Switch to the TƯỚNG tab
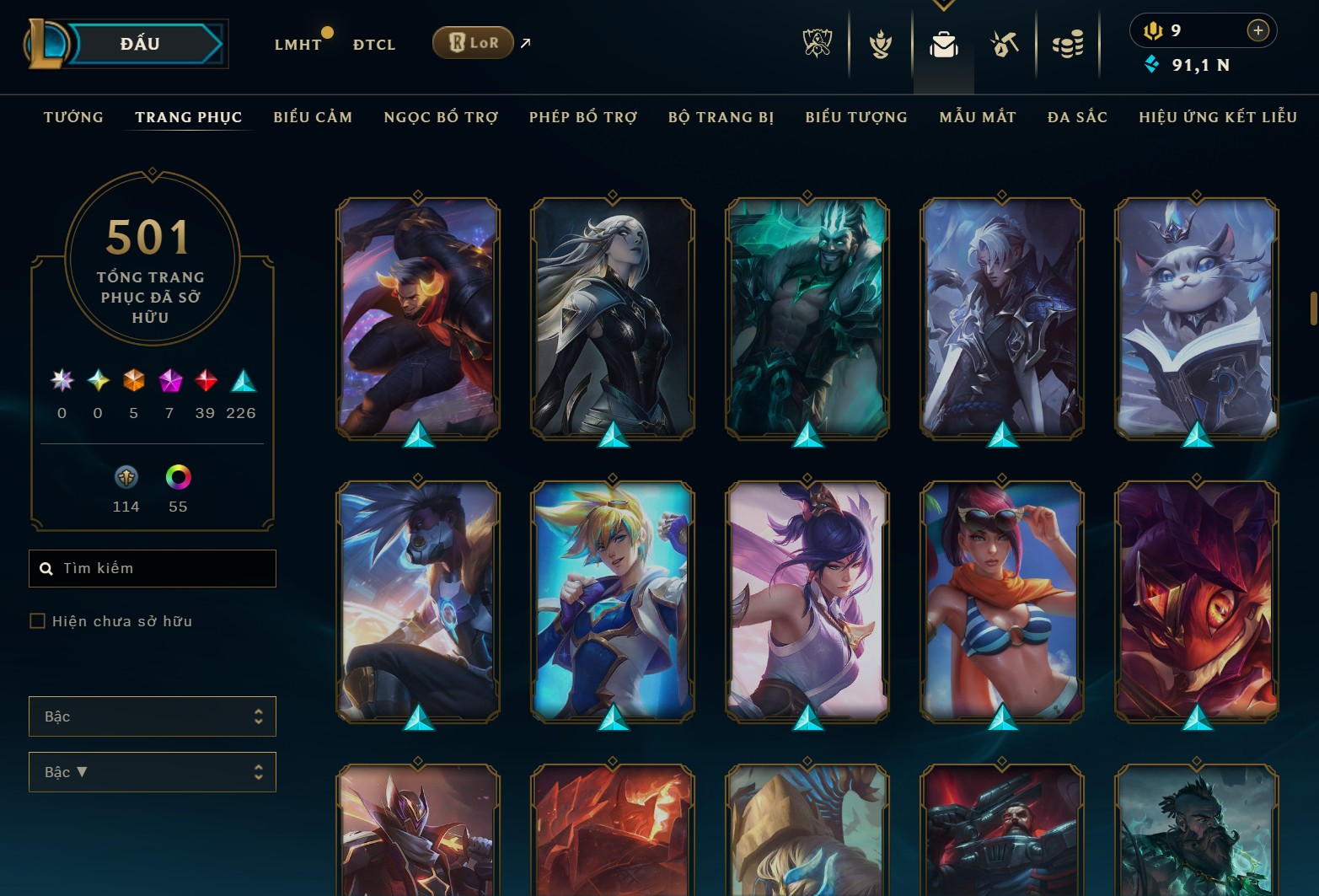Viewport: 1319px width, 896px height. tap(73, 117)
